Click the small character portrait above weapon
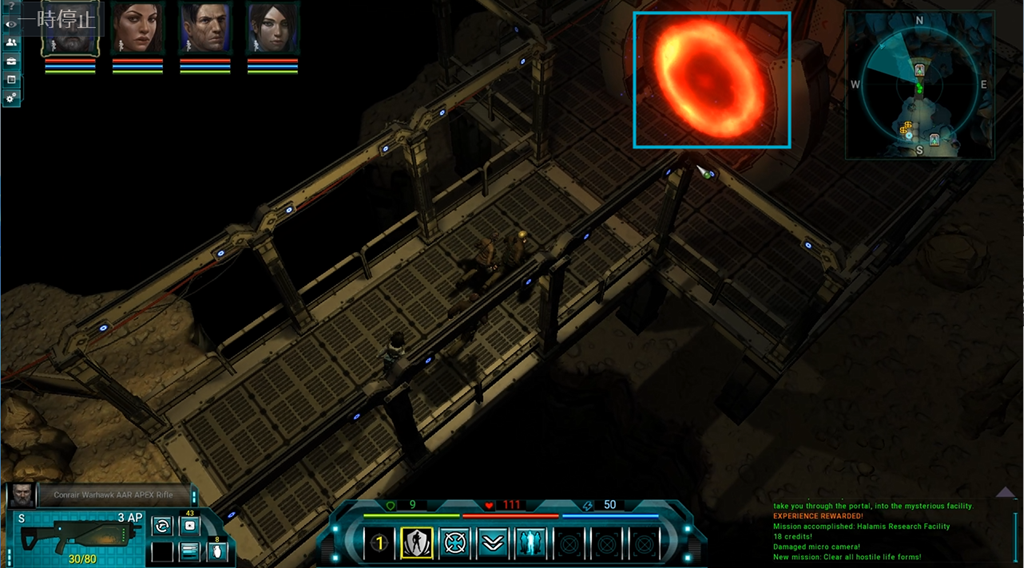This screenshot has height=568, width=1024. coord(21,494)
